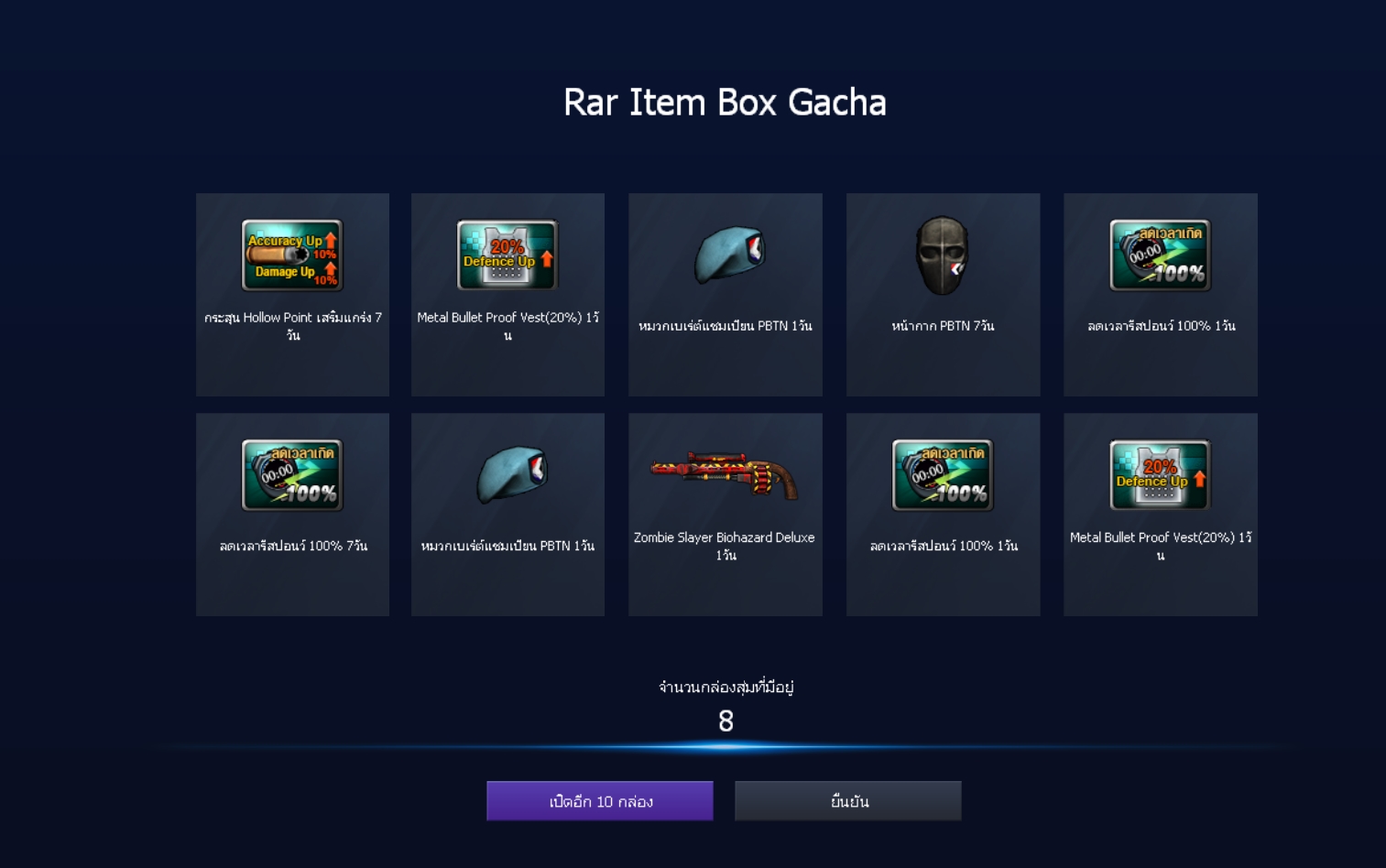Click the glowing blue divider bar

tap(725, 748)
